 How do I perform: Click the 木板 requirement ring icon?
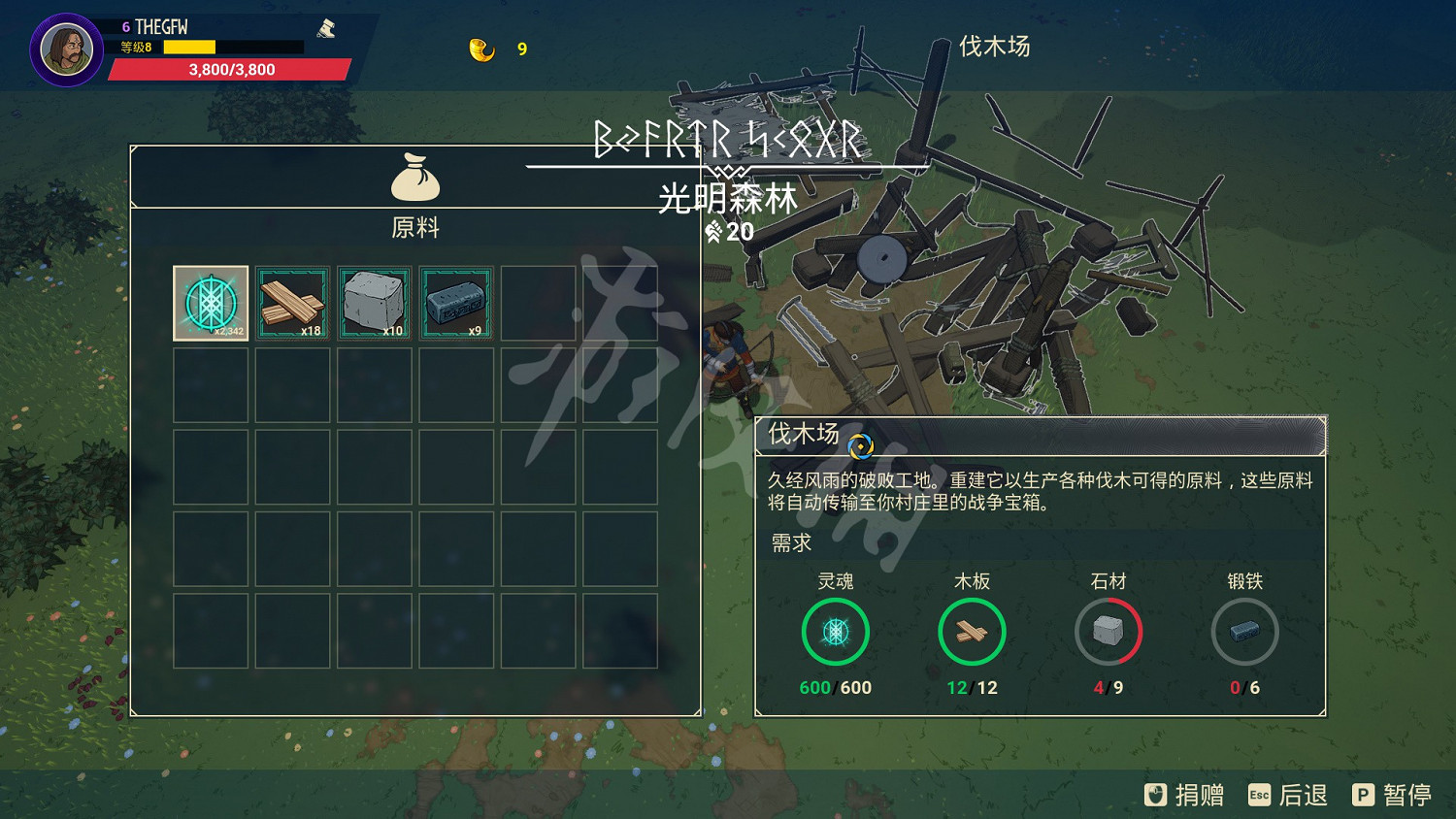tap(972, 631)
